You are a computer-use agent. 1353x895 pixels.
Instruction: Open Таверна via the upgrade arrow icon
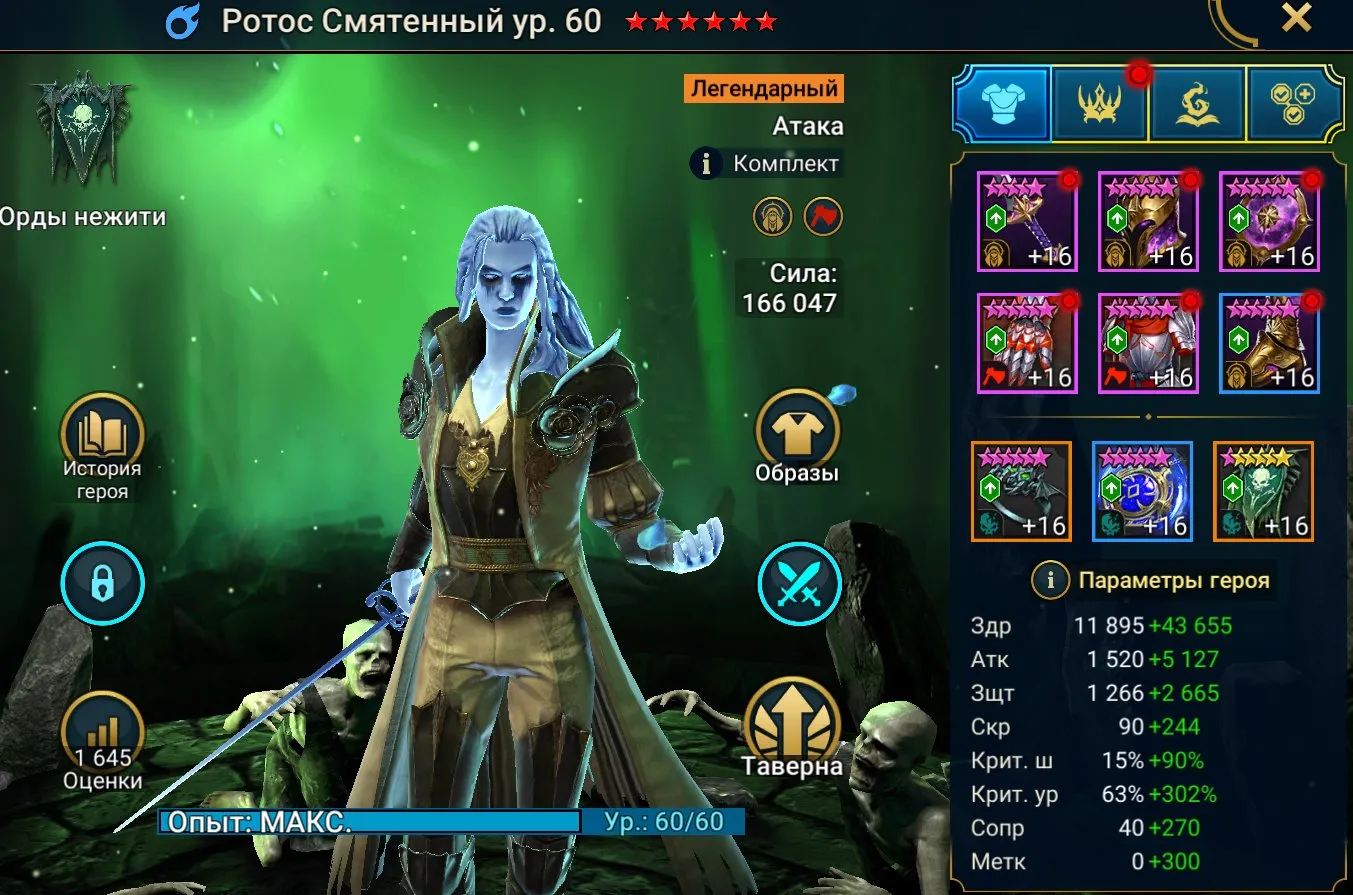coord(798,721)
